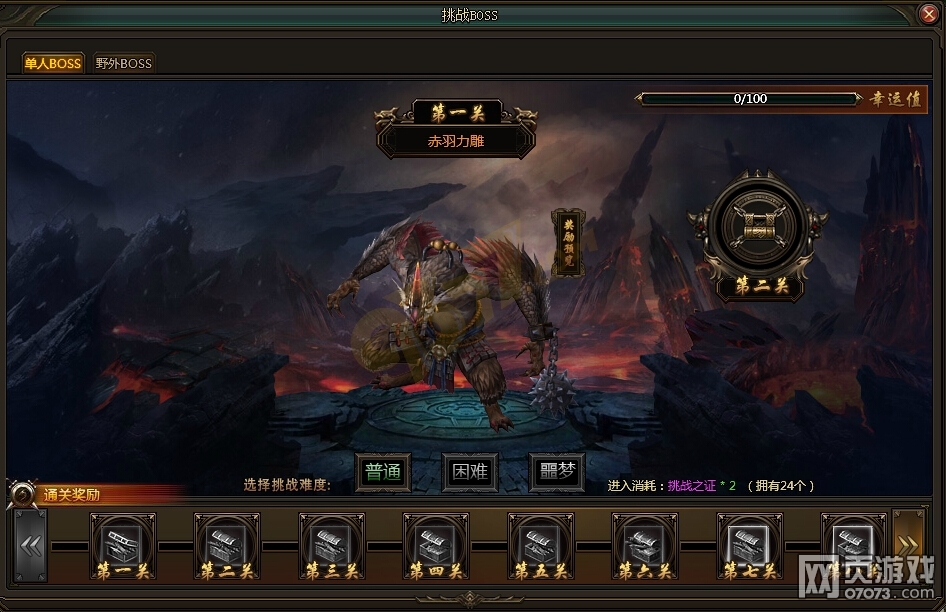Show next clear rewards with right arrow
The height and width of the screenshot is (612, 946).
click(x=908, y=545)
